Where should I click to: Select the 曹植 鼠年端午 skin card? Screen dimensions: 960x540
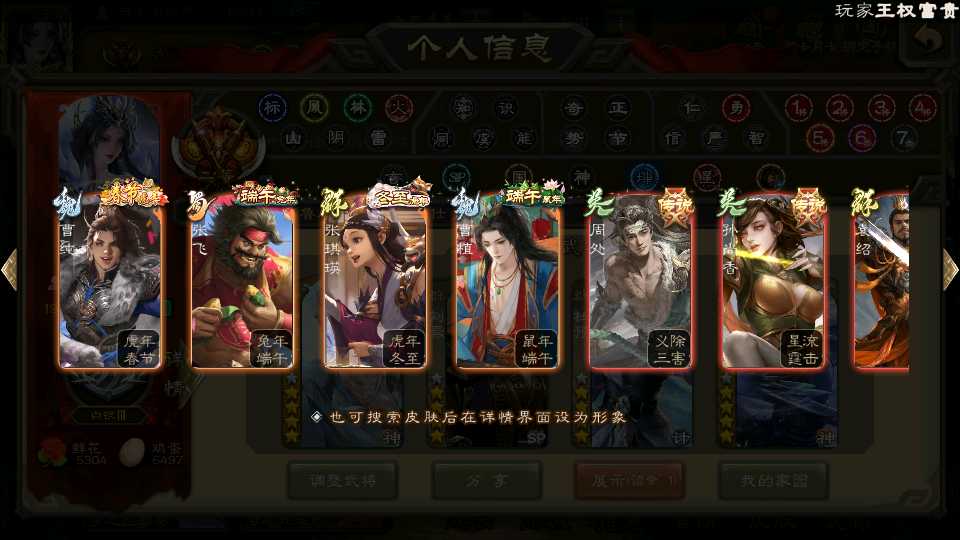point(508,285)
